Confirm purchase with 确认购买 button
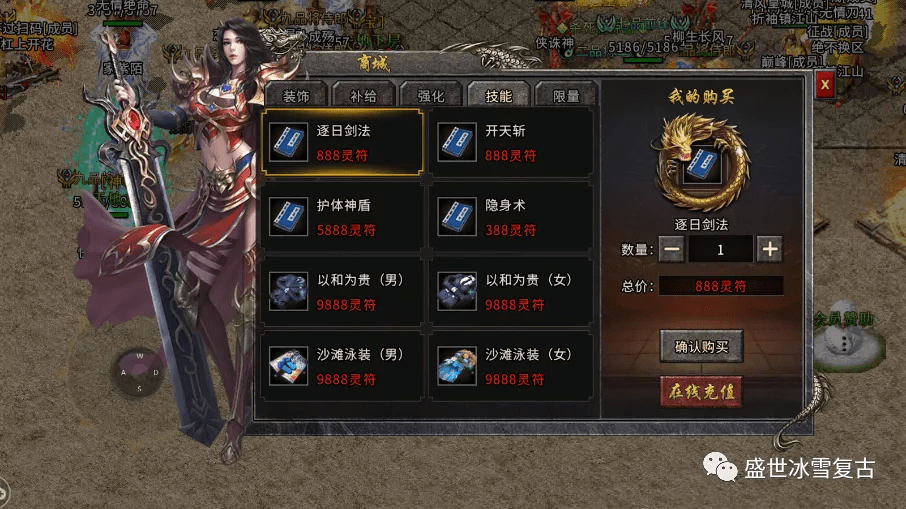 coord(702,347)
